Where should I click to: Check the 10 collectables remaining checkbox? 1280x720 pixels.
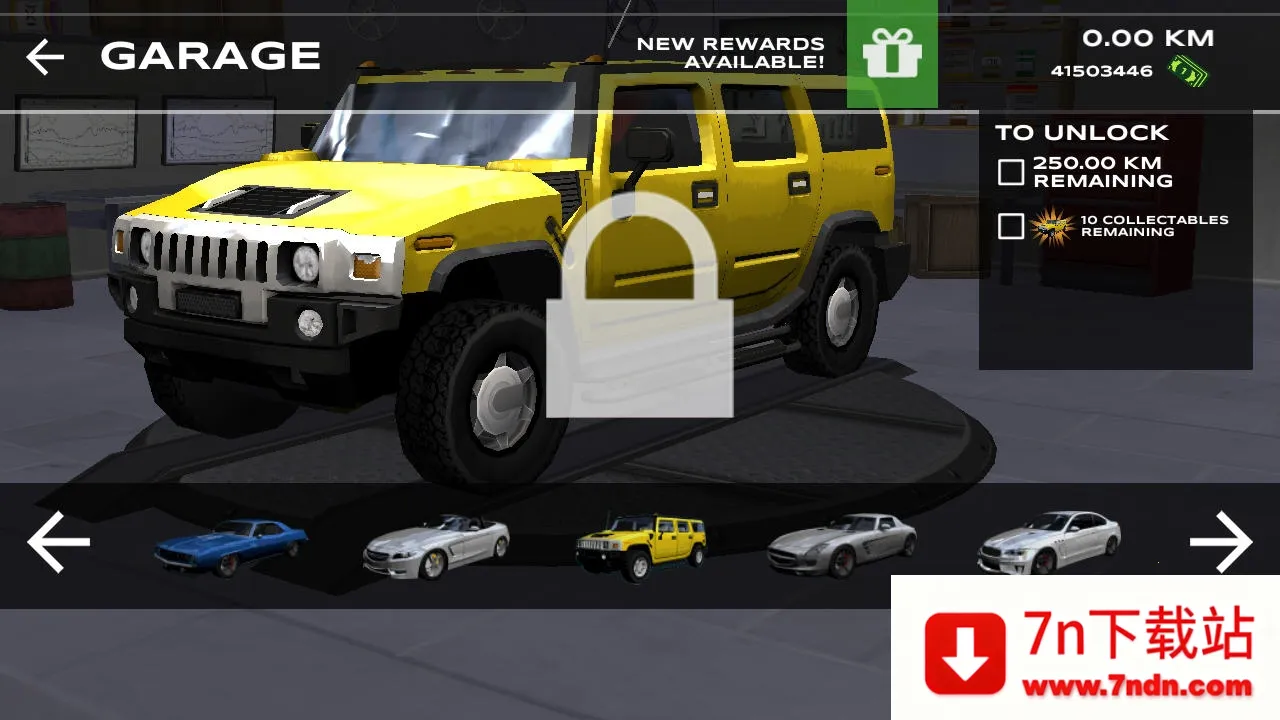click(1009, 226)
